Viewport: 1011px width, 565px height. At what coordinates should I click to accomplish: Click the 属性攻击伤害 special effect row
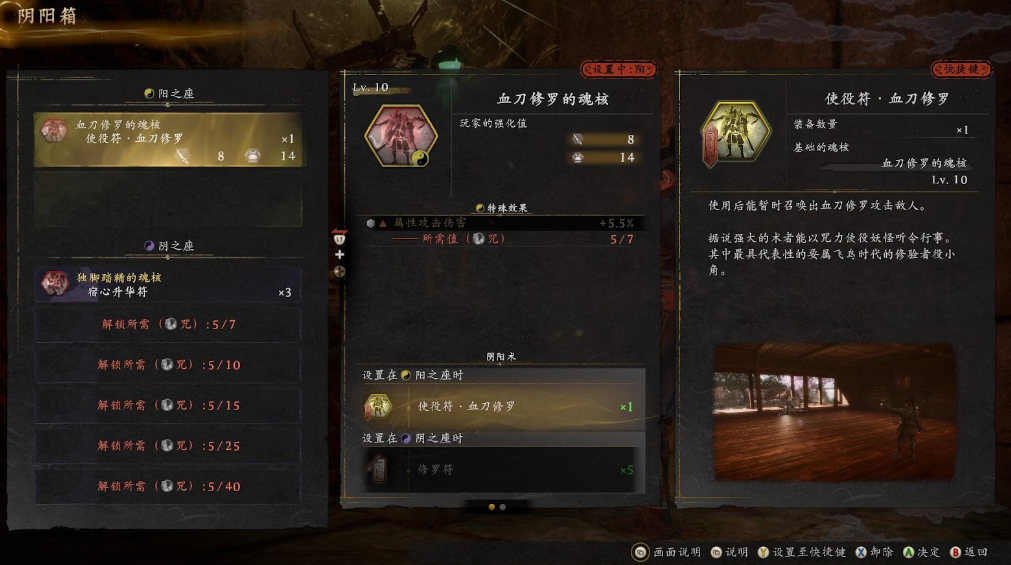502,223
